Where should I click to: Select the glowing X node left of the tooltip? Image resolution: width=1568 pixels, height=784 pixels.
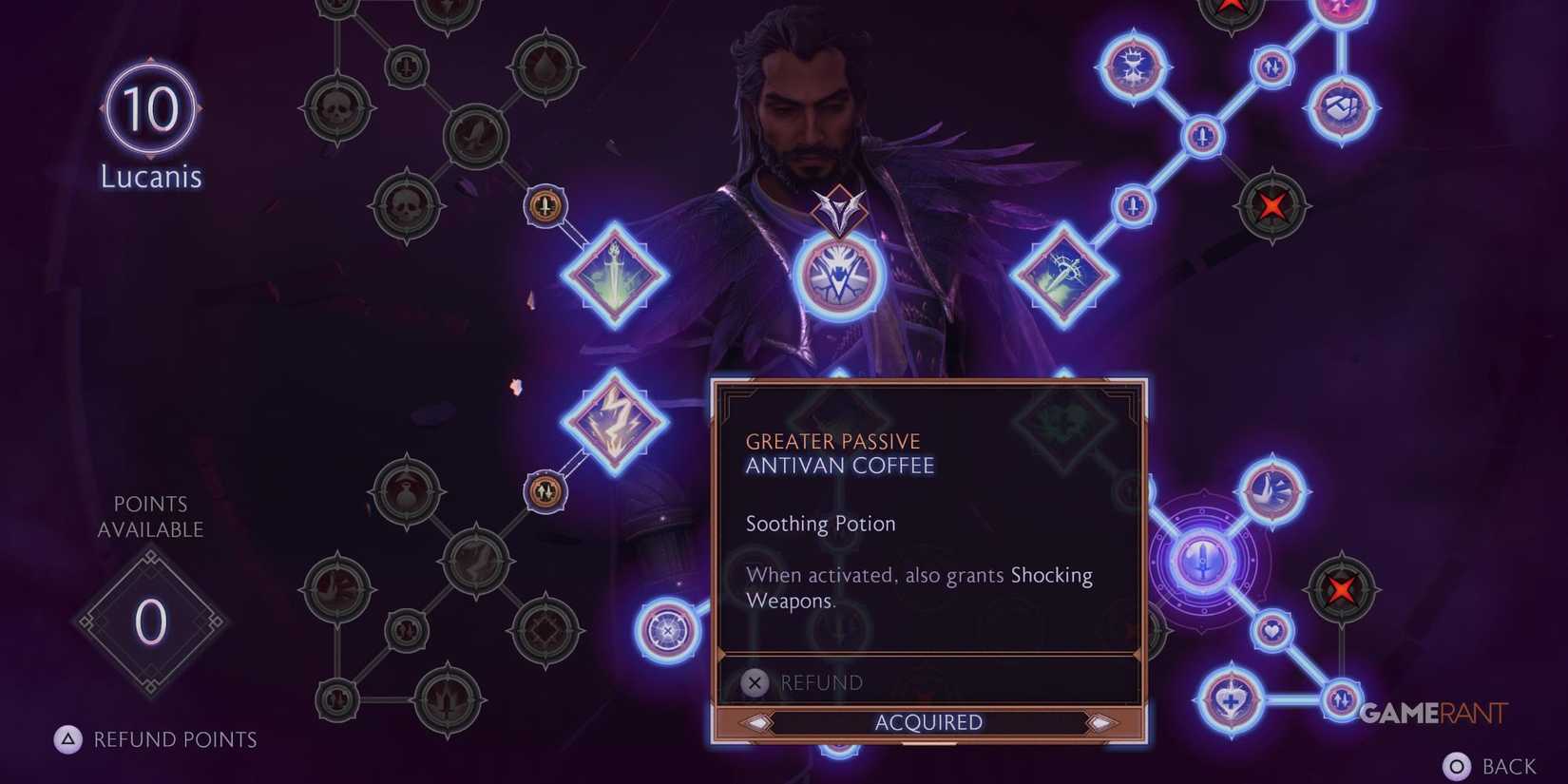[x=668, y=630]
